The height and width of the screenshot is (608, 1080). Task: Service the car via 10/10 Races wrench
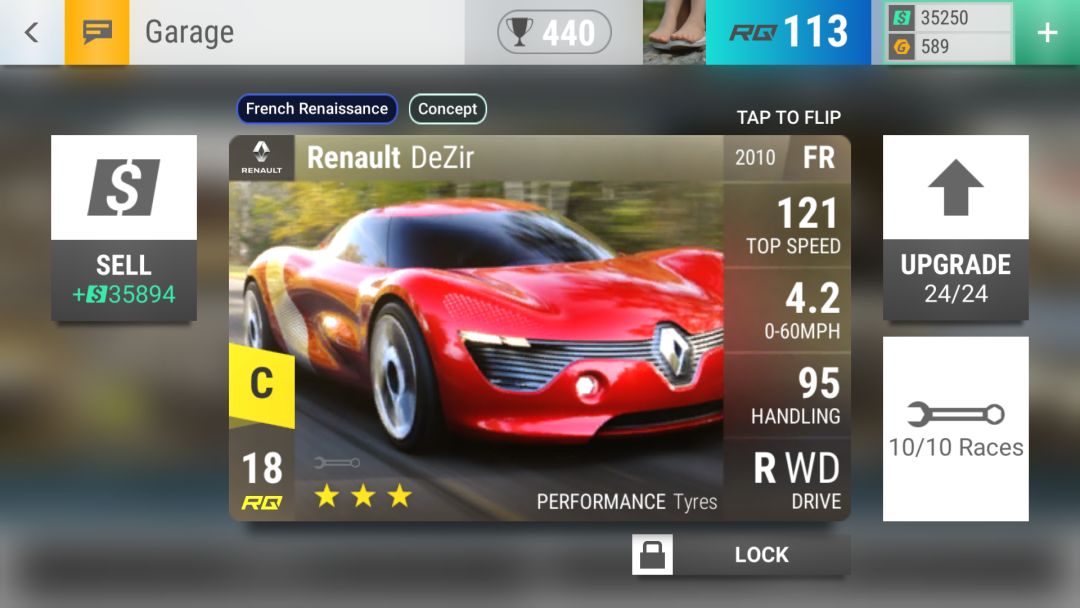pyautogui.click(x=955, y=428)
